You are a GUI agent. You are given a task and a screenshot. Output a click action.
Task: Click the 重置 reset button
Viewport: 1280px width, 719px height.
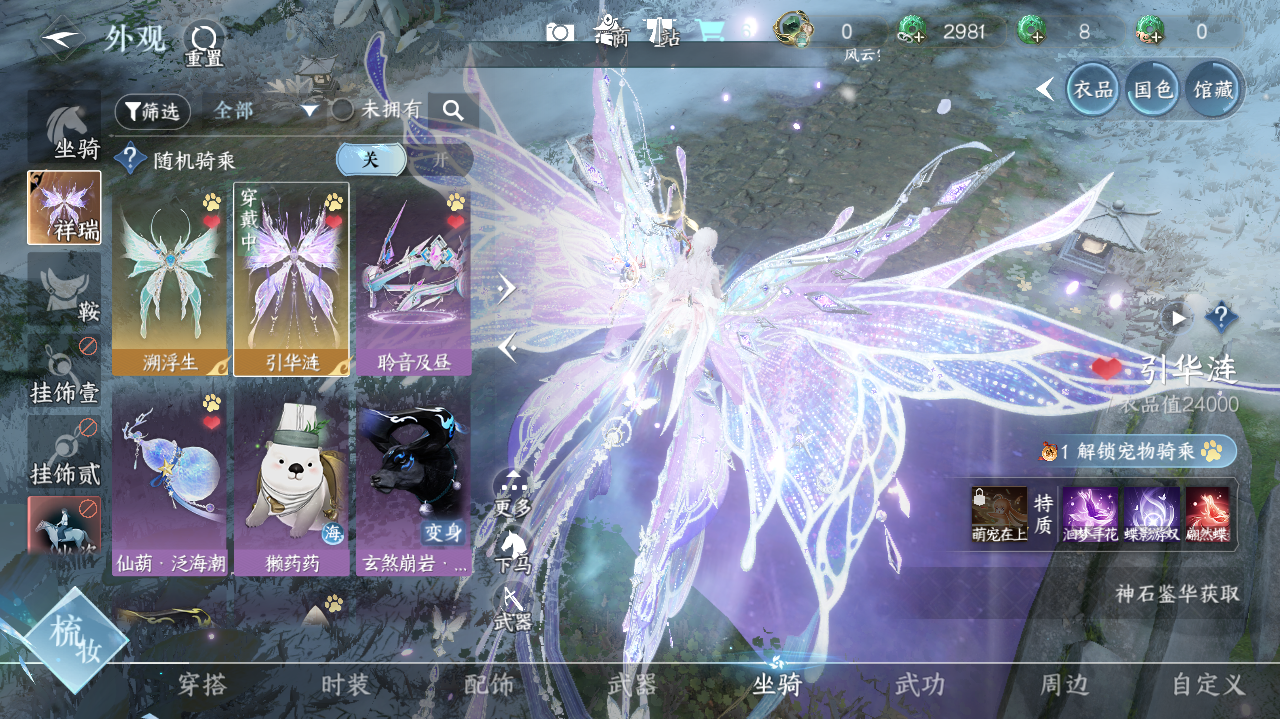pyautogui.click(x=204, y=44)
